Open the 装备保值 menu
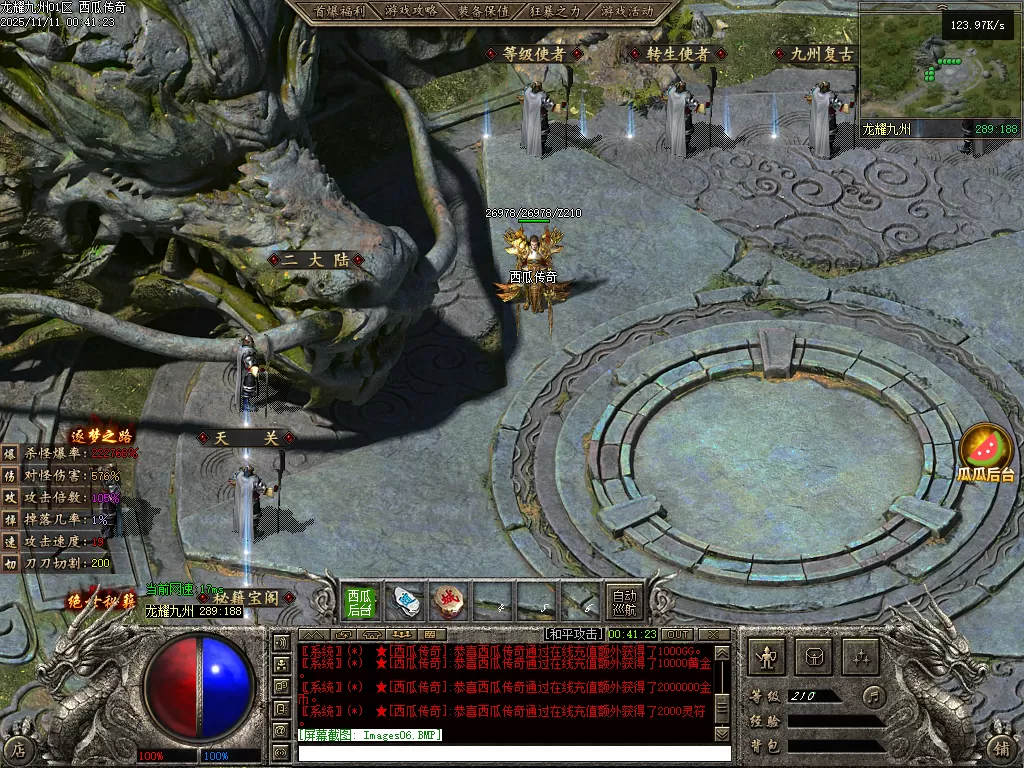The image size is (1024, 768). pos(483,11)
